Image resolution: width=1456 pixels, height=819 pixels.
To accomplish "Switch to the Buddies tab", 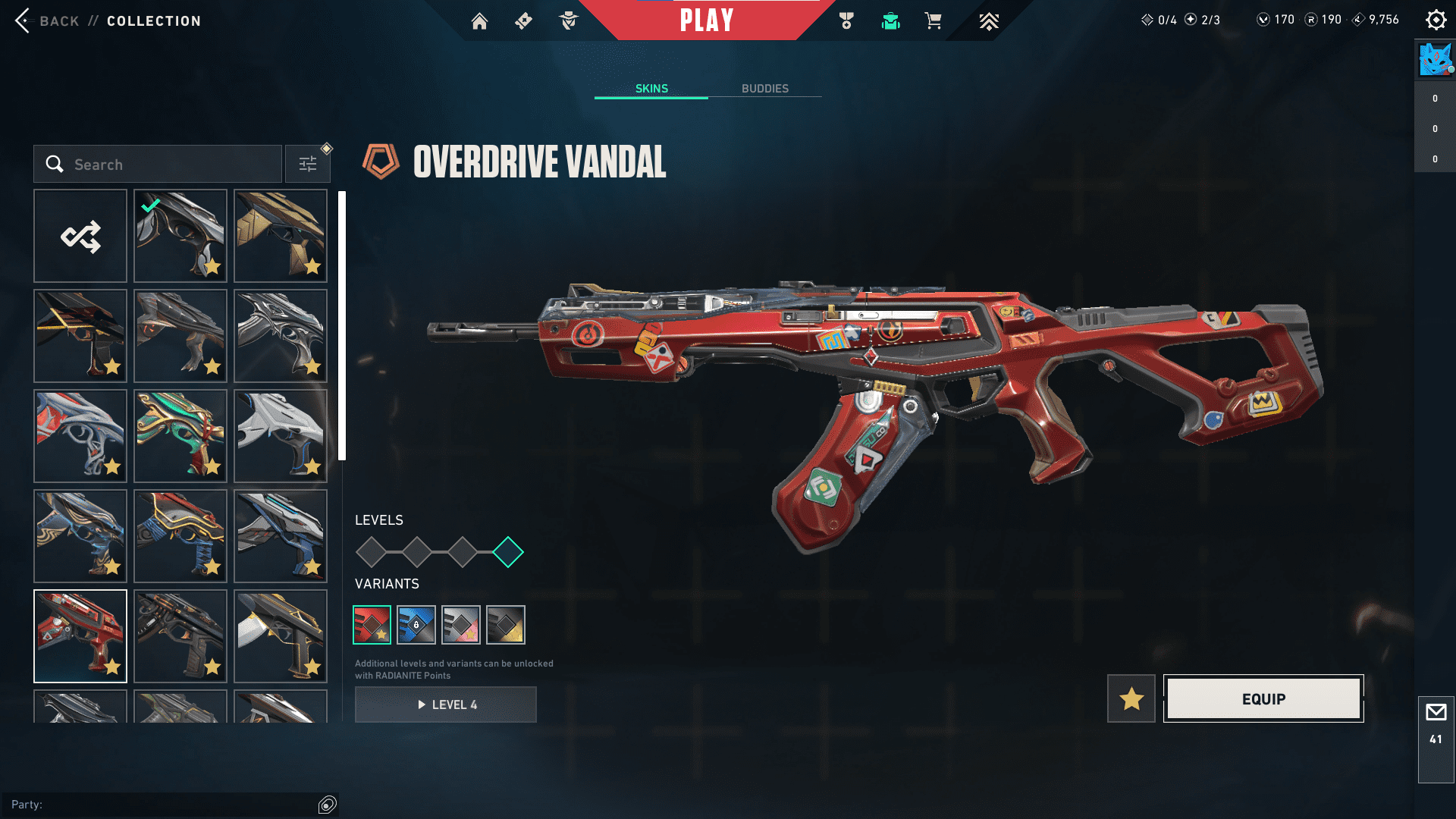I will [x=764, y=89].
